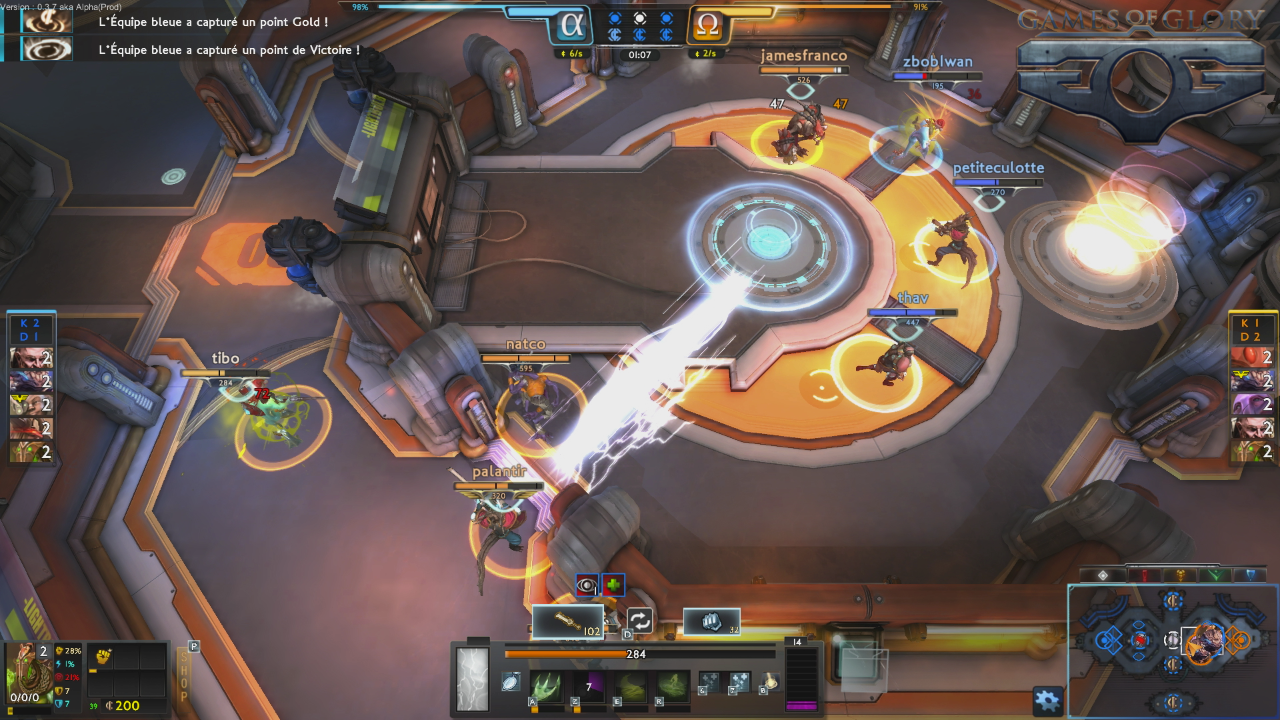Click the eye status icon

[x=587, y=585]
